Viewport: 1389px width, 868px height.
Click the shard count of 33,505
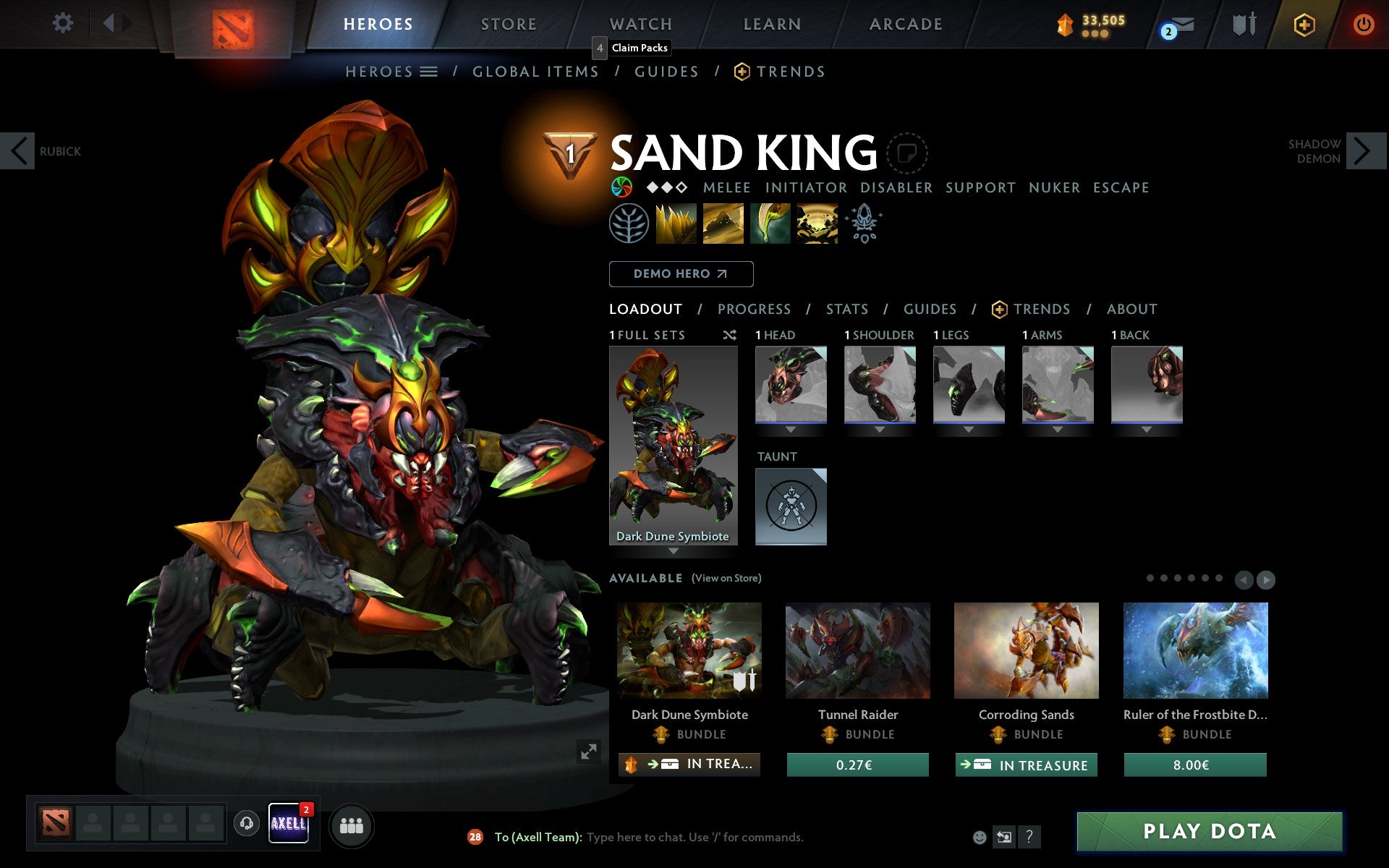[x=1096, y=22]
